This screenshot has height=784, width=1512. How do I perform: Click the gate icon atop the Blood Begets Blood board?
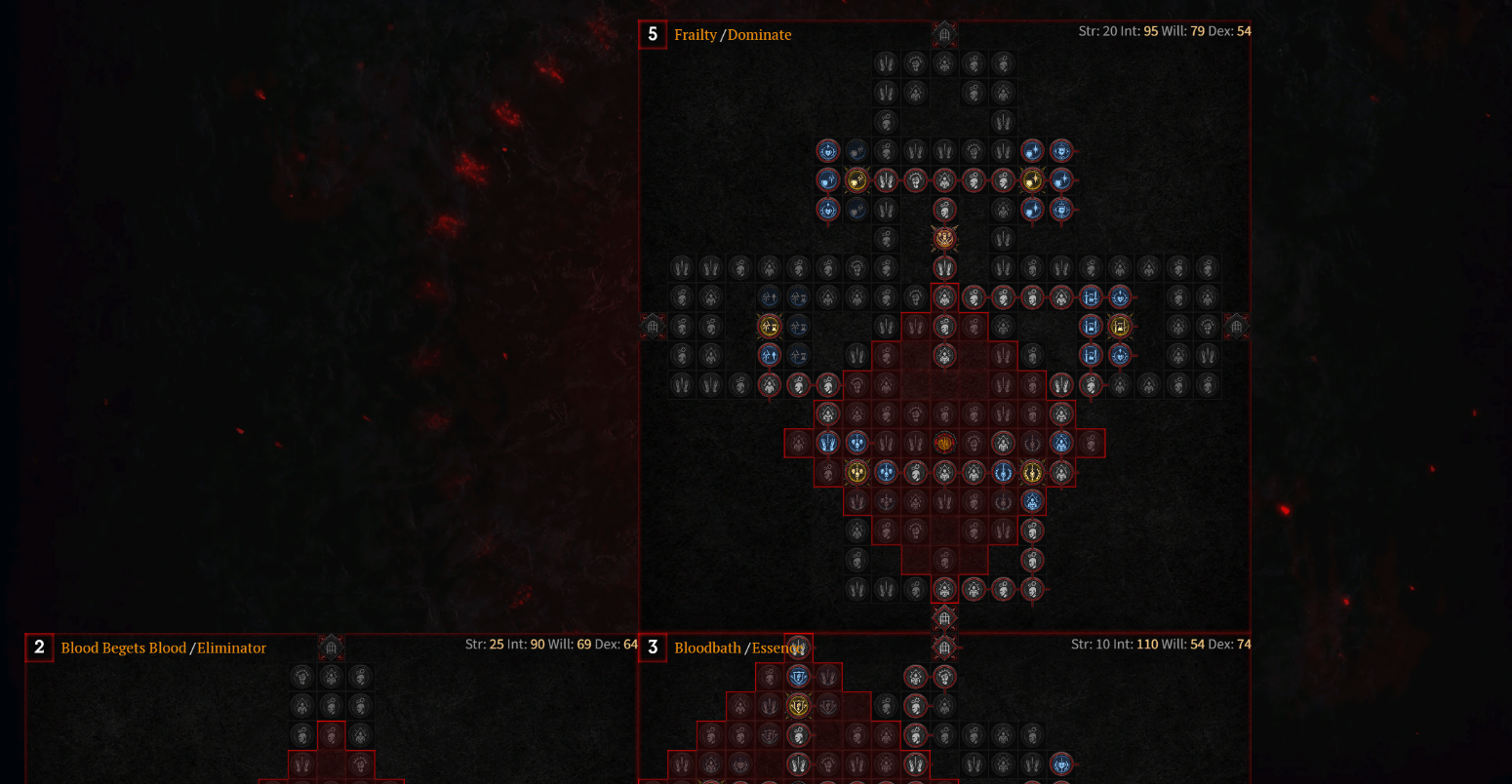tap(331, 647)
